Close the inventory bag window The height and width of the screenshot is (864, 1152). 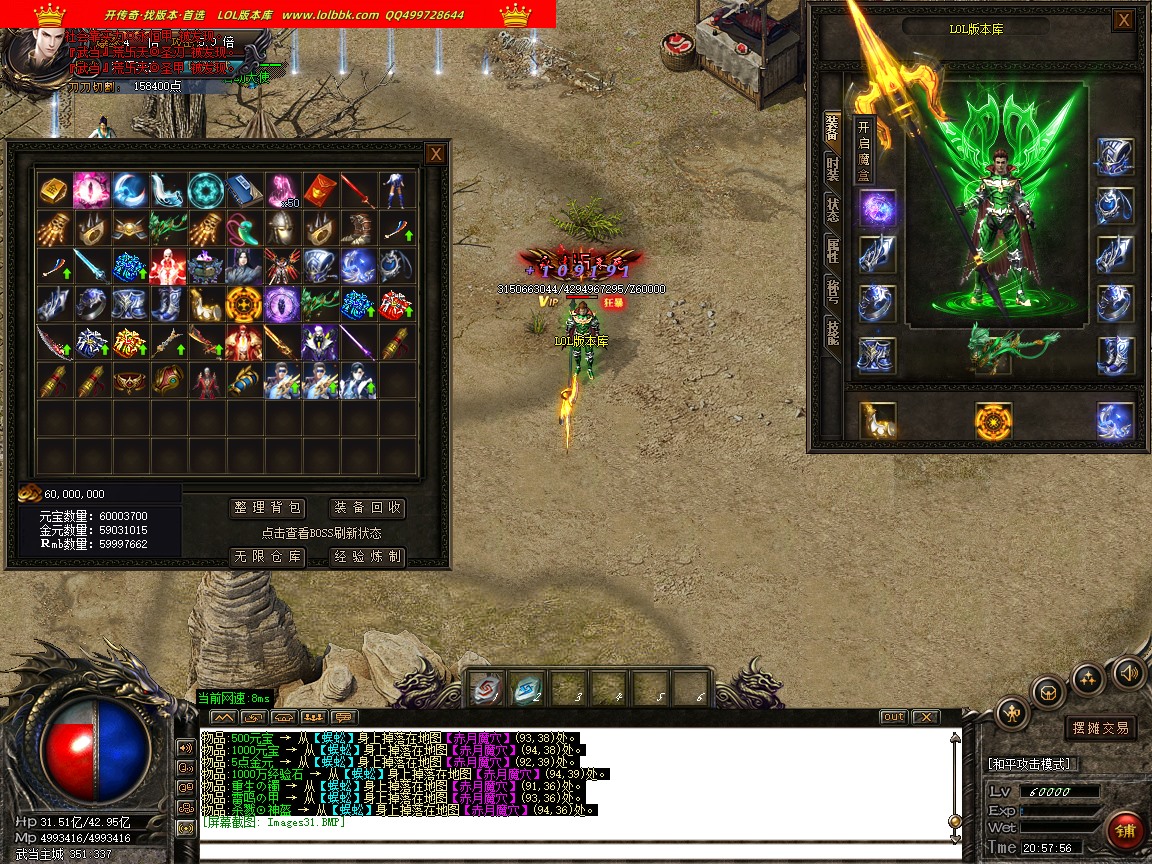point(435,154)
